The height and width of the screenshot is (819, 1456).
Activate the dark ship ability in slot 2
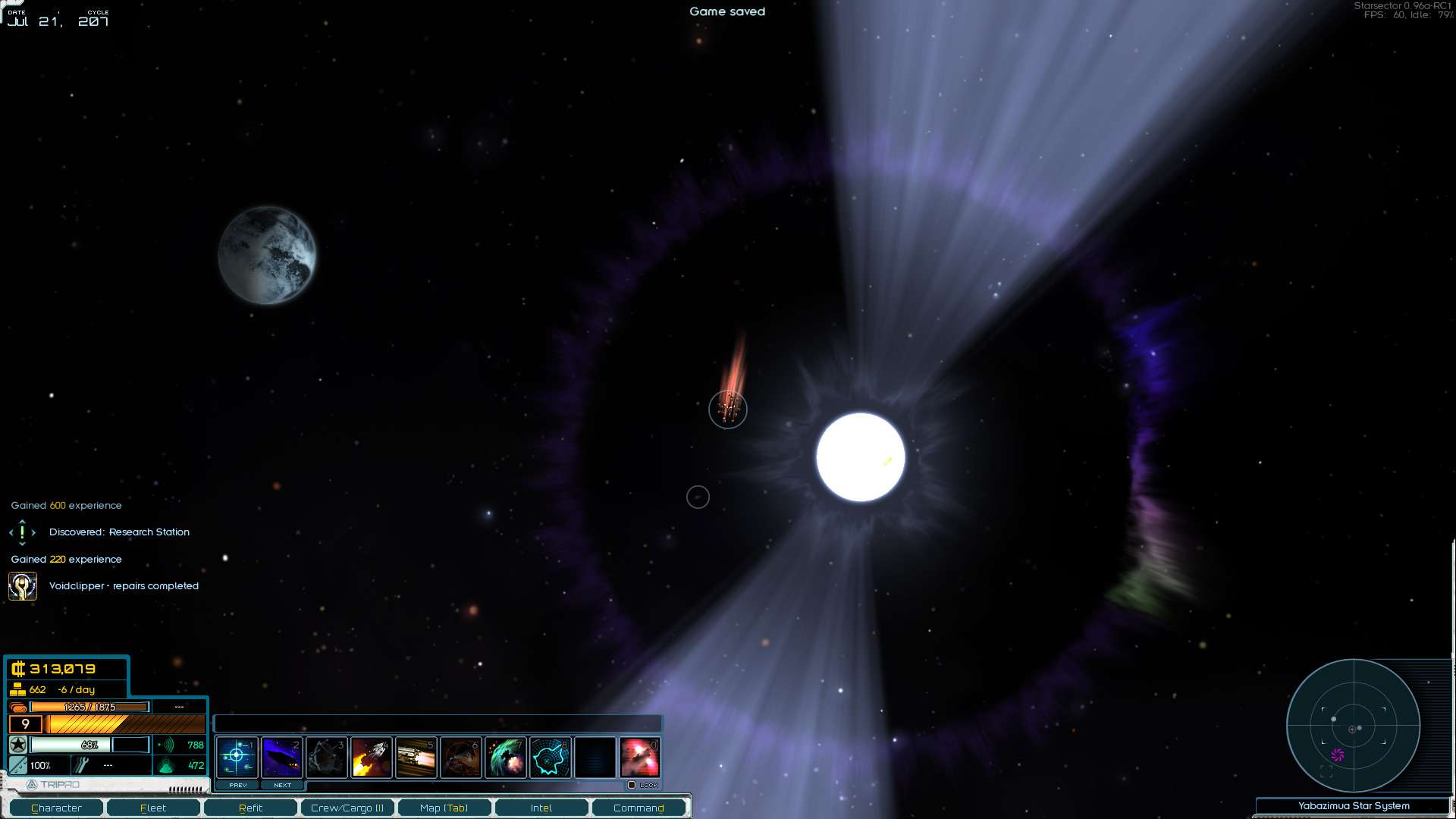[281, 757]
